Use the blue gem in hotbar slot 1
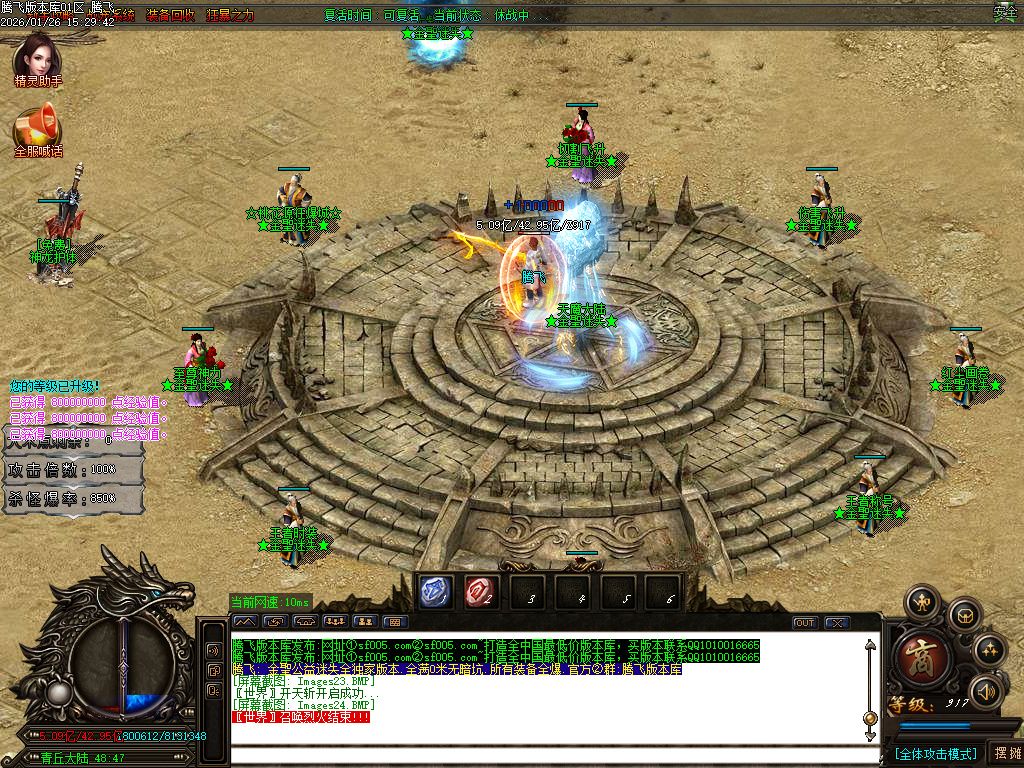The image size is (1024, 768). 437,592
